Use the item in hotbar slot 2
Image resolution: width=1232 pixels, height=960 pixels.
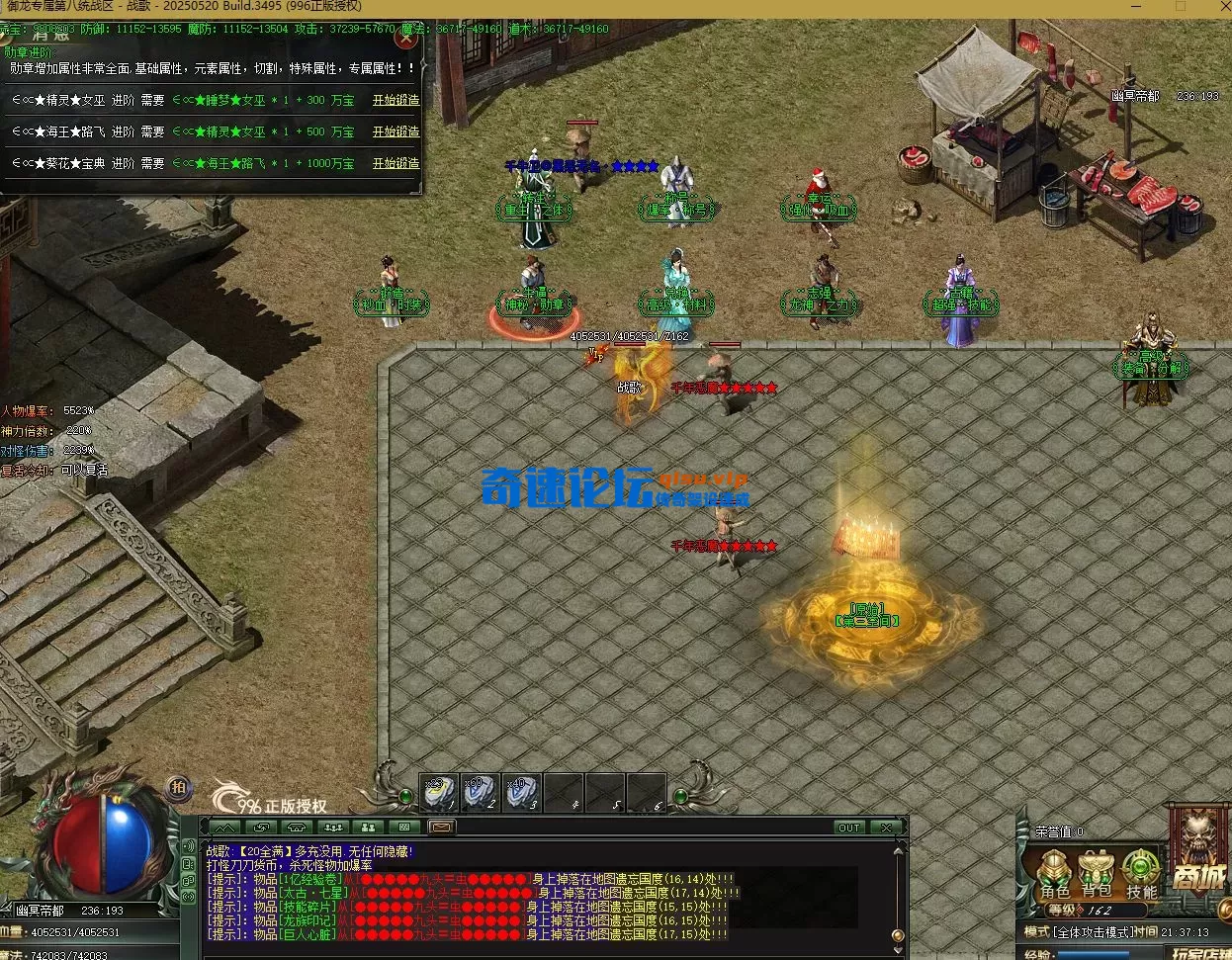pyautogui.click(x=481, y=792)
